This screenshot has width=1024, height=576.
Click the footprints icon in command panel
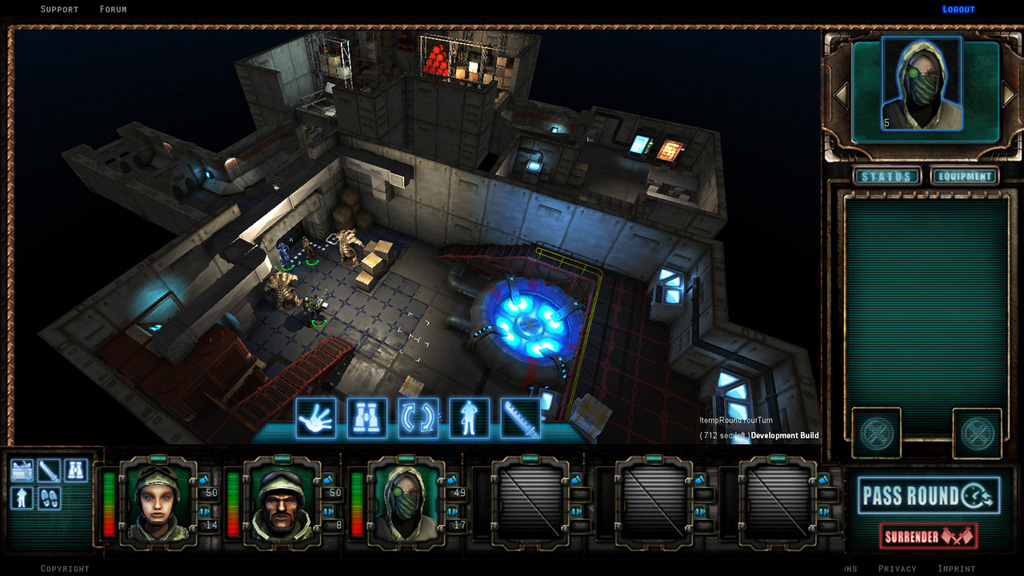point(49,497)
